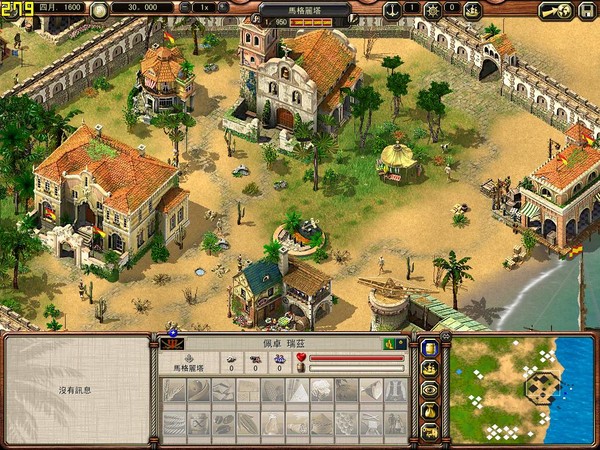This screenshot has width=600, height=450.
Task: Click the 1x game speed control
Action: (204, 8)
